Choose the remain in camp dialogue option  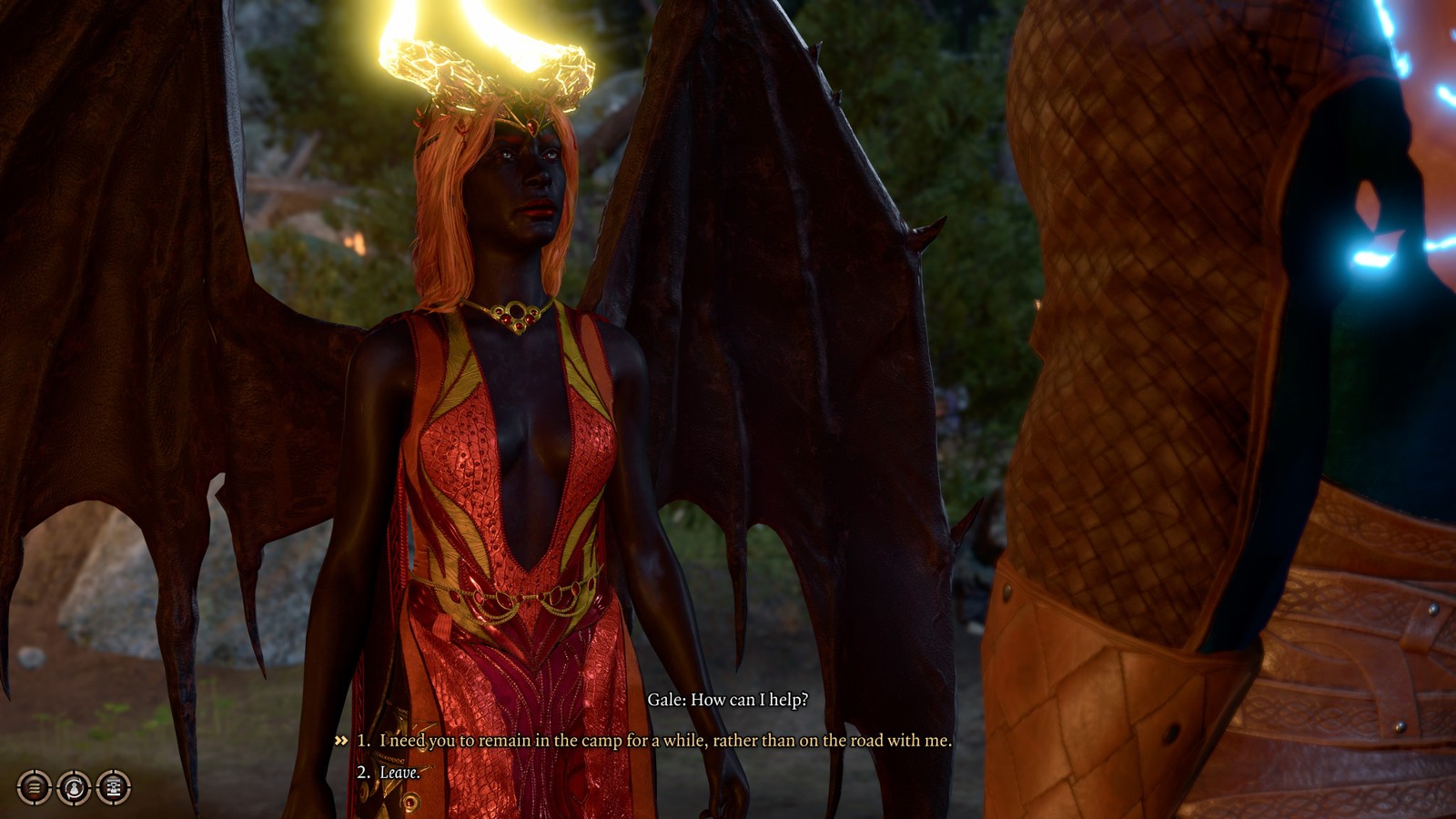click(x=664, y=741)
